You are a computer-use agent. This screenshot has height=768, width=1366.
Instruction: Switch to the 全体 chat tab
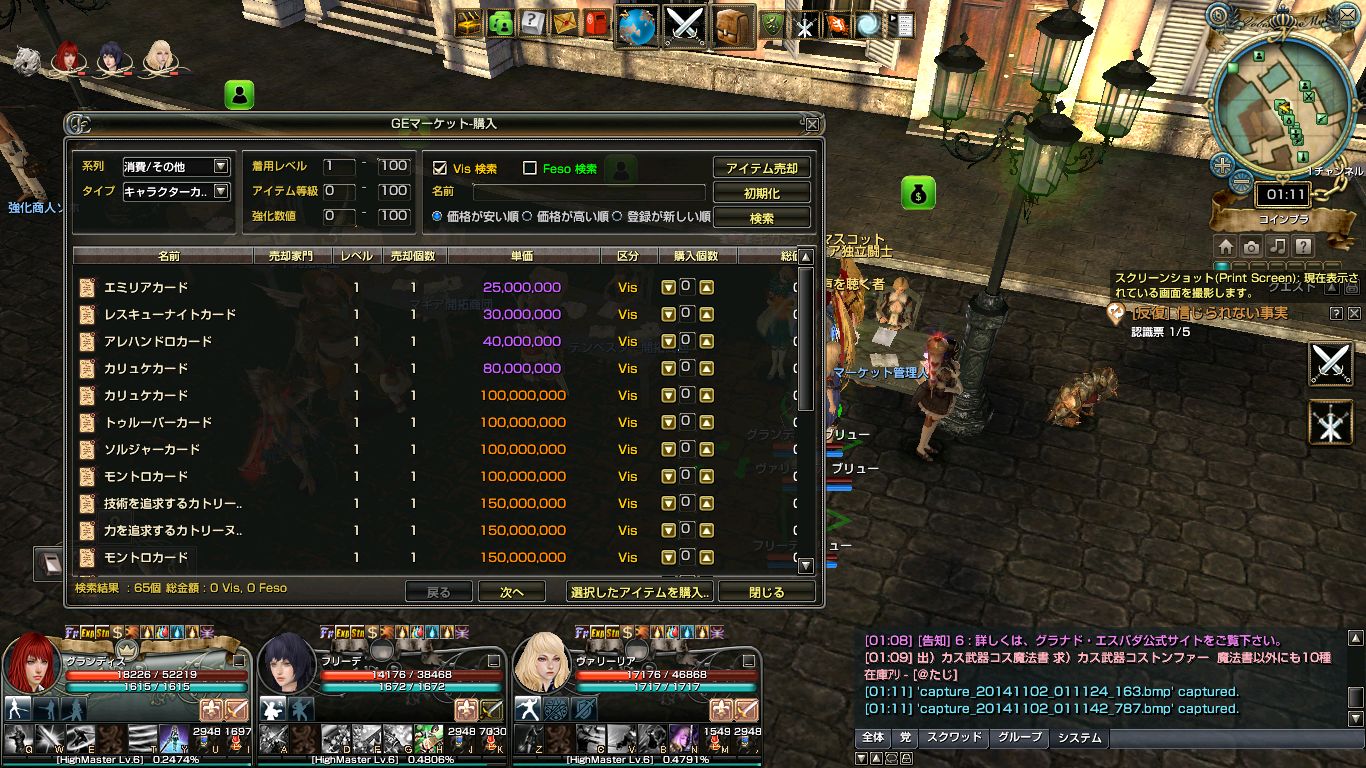[x=872, y=738]
